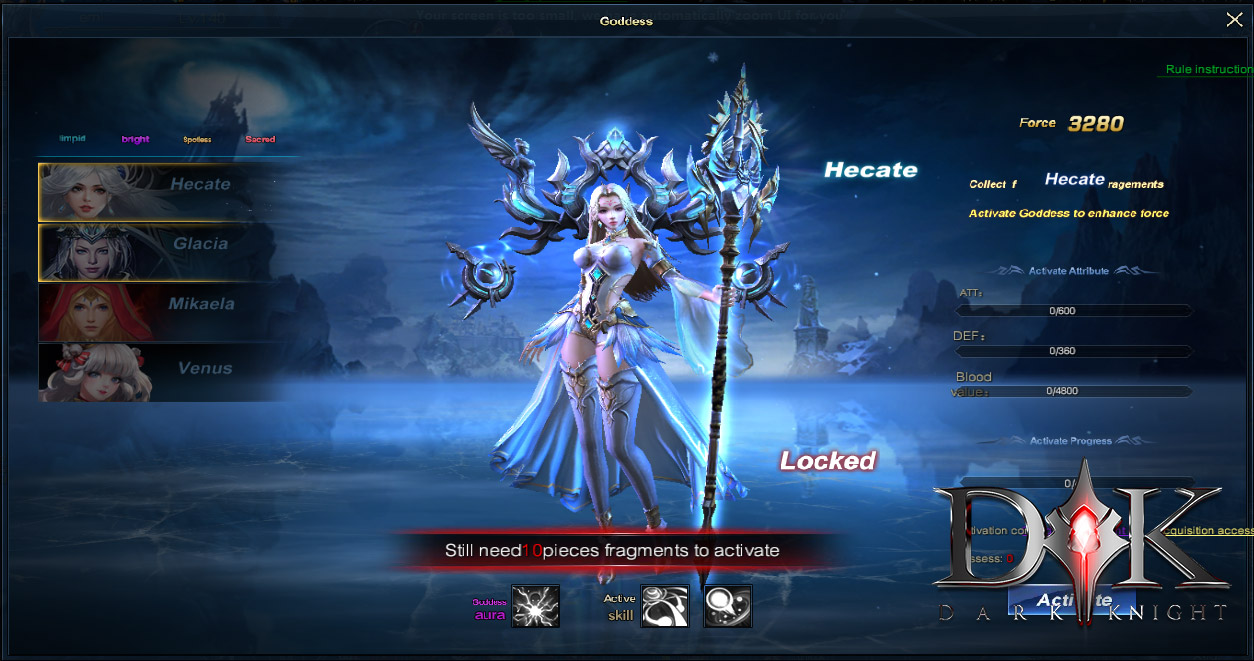Select the Sacred tab
Screen dimensions: 1254x661
click(x=260, y=140)
